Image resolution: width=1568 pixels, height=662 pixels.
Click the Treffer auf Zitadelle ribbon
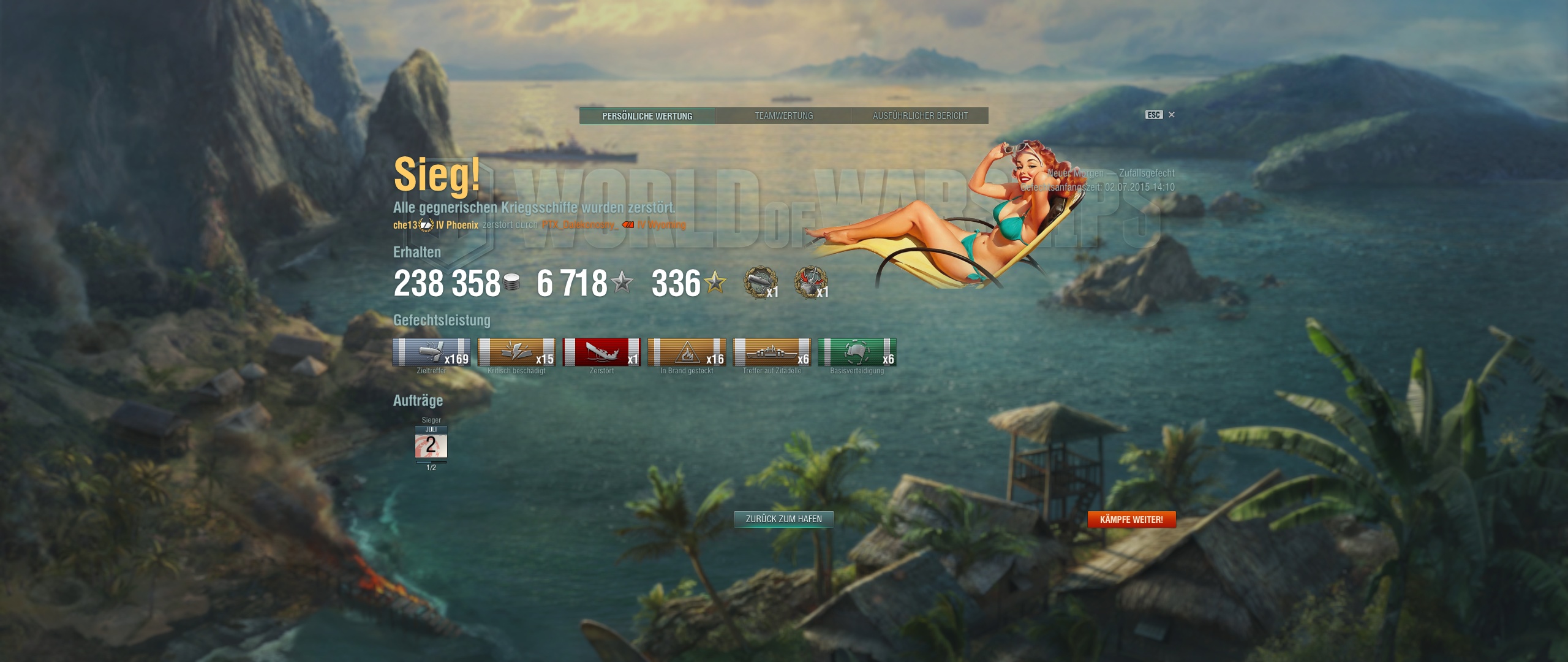point(772,352)
